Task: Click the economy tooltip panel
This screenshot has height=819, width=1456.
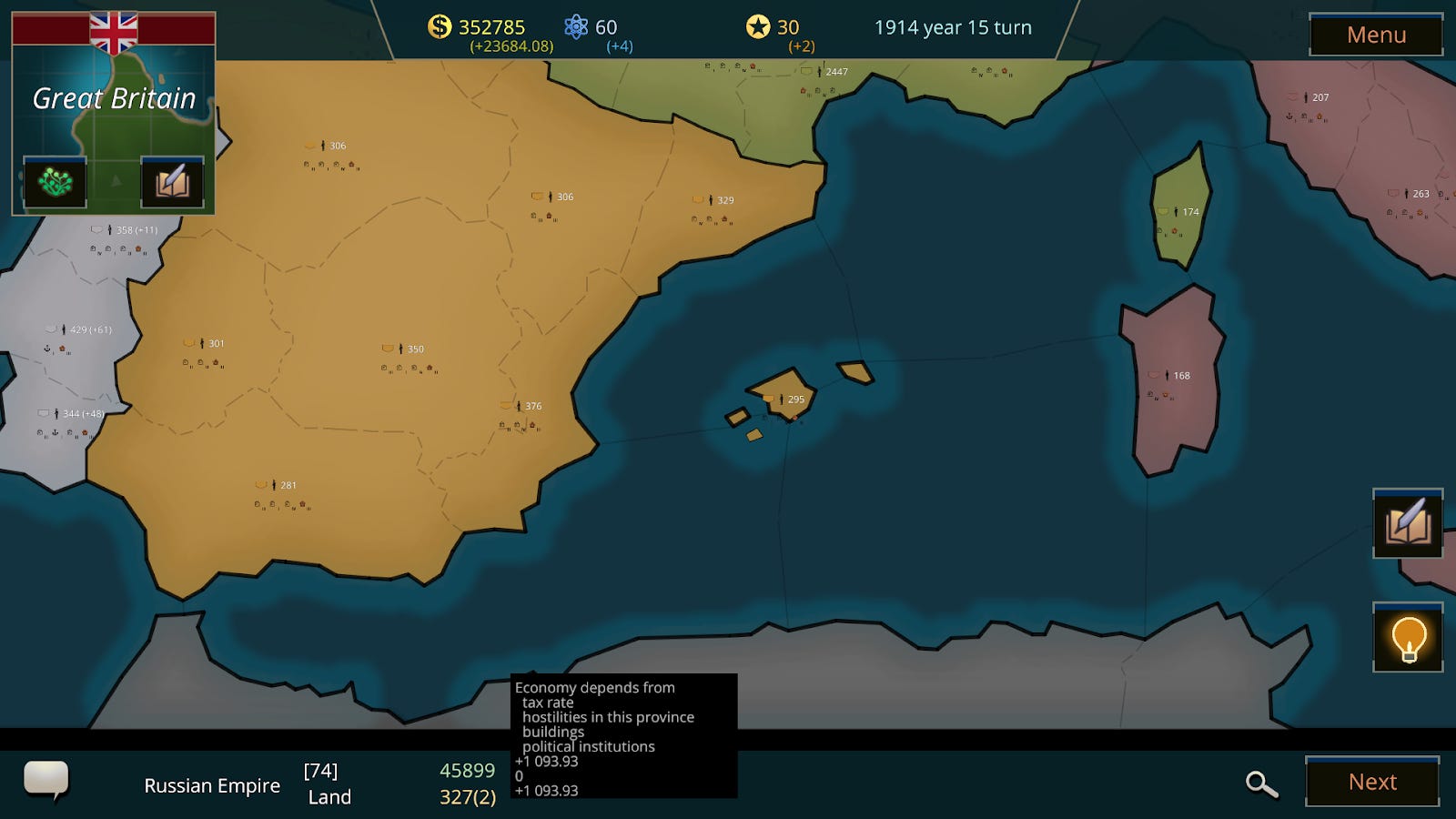Action: point(623,737)
